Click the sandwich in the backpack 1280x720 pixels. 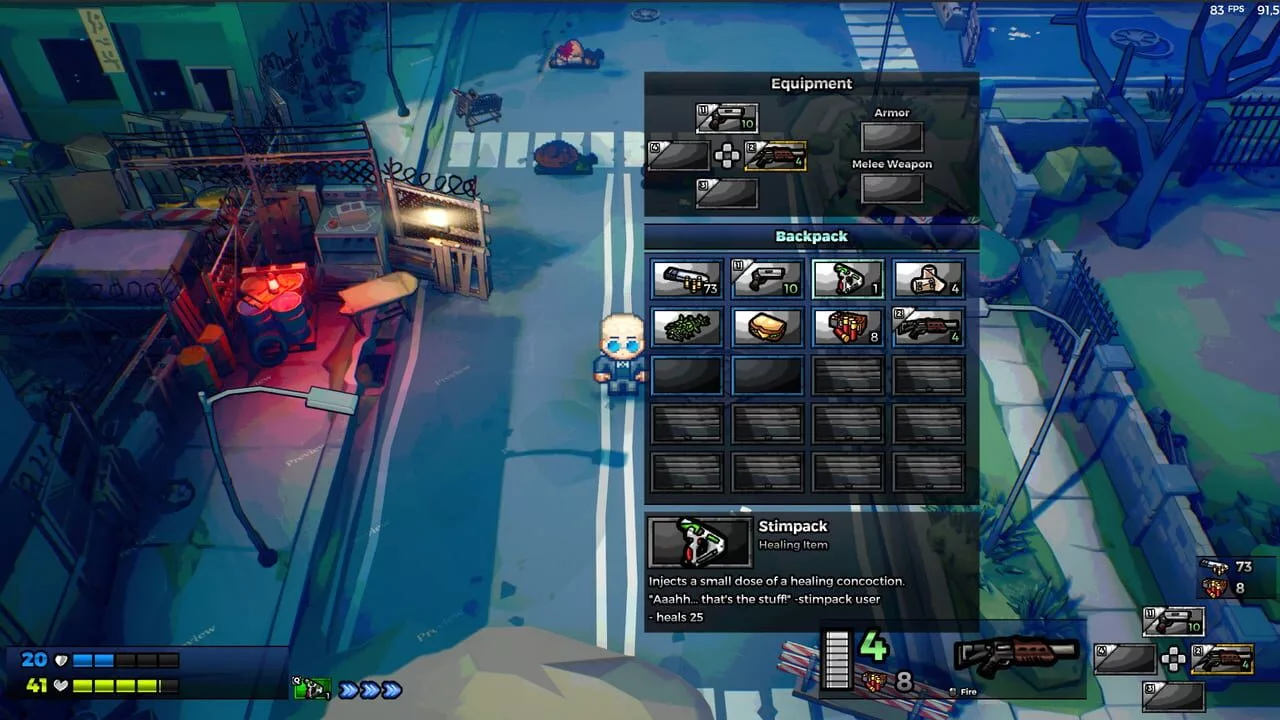tap(767, 327)
